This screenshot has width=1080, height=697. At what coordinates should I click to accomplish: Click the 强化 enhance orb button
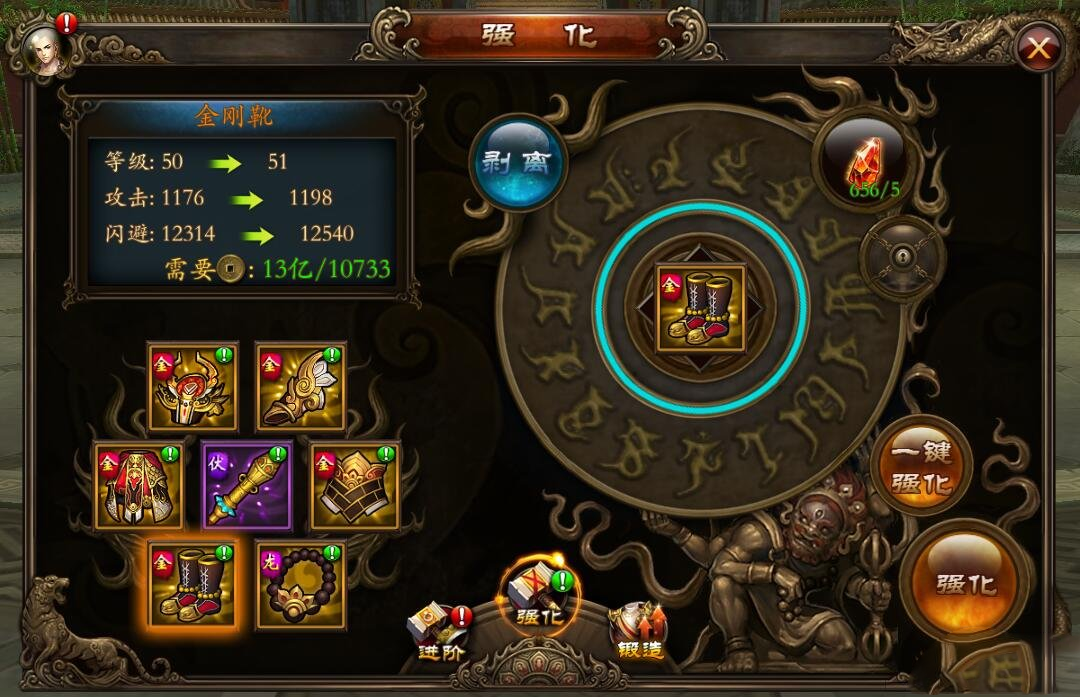[x=965, y=583]
